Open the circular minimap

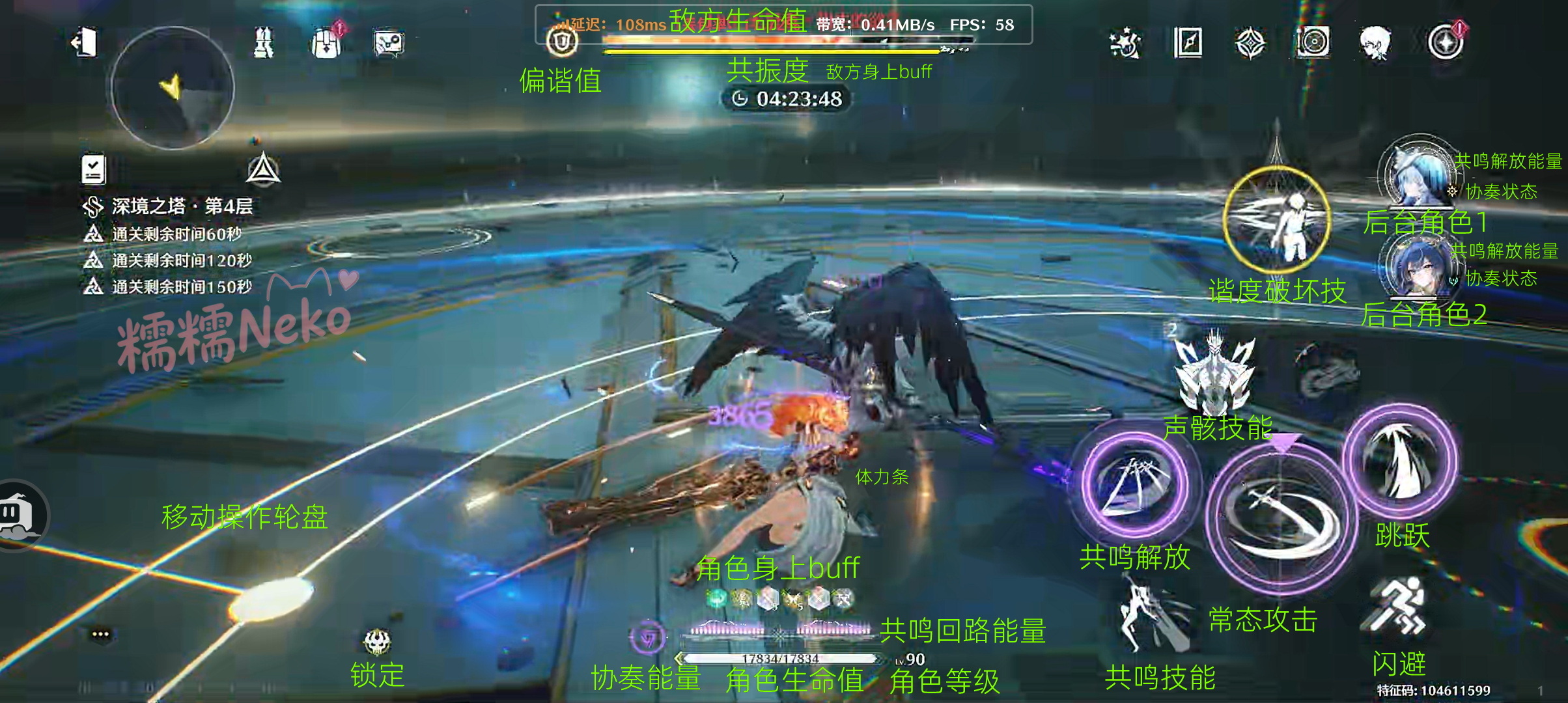[173, 87]
